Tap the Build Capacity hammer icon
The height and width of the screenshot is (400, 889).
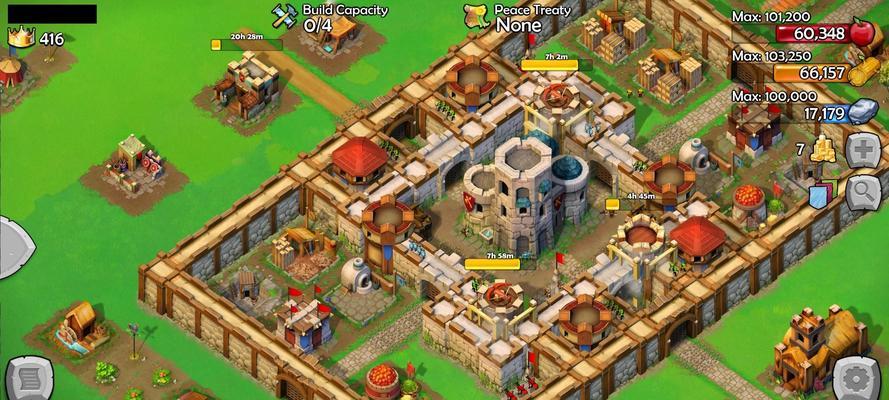(x=284, y=16)
